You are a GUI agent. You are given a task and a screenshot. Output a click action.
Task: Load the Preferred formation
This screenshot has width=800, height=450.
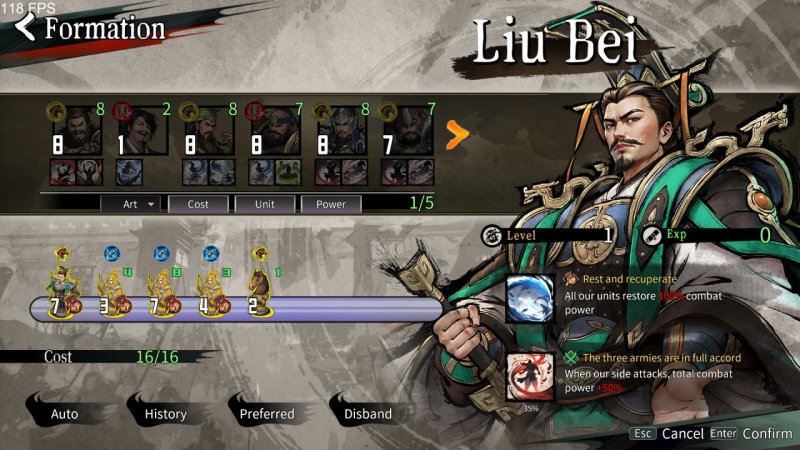click(266, 413)
